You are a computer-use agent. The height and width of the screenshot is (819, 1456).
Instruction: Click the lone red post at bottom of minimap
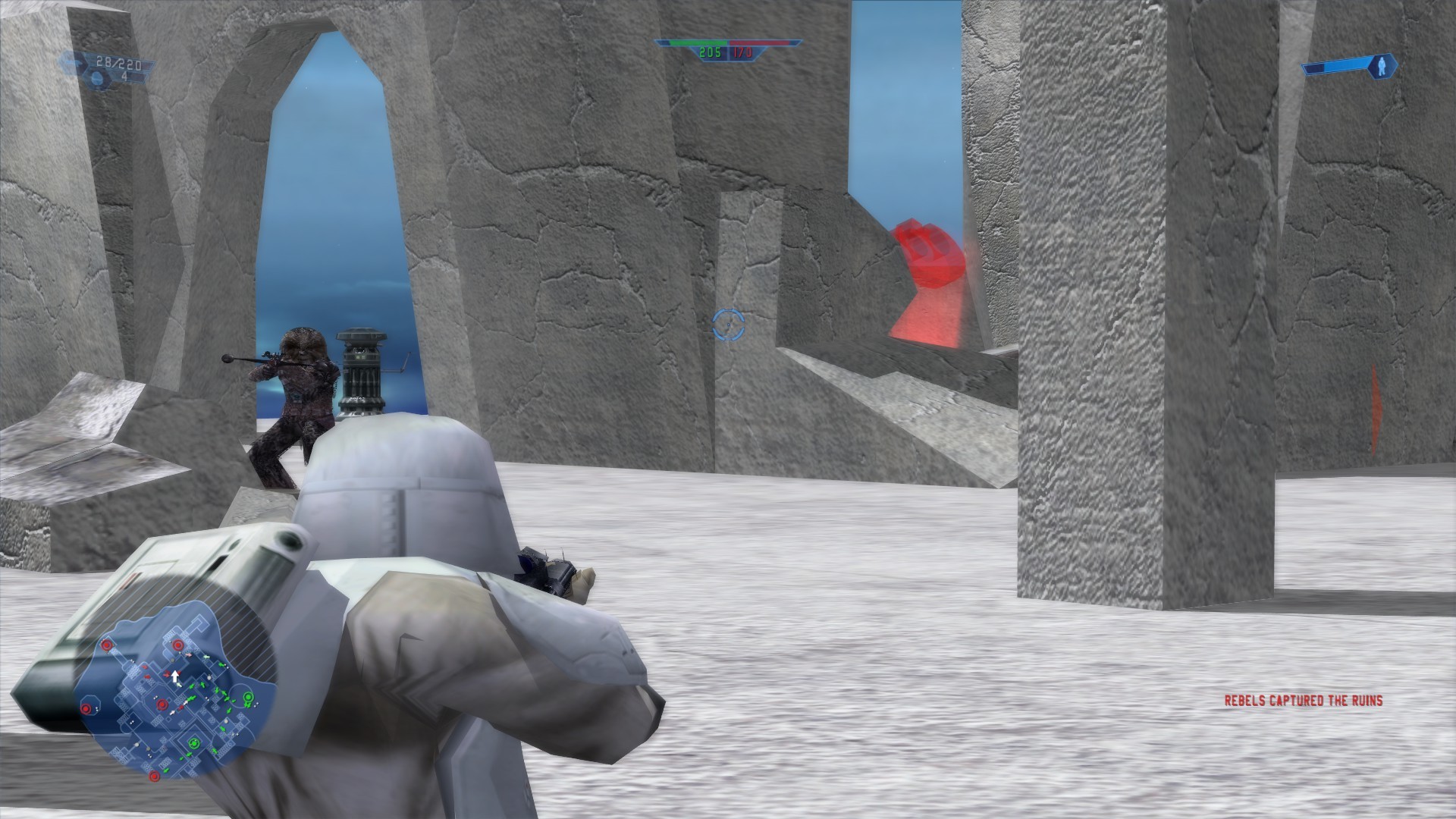pyautogui.click(x=155, y=775)
